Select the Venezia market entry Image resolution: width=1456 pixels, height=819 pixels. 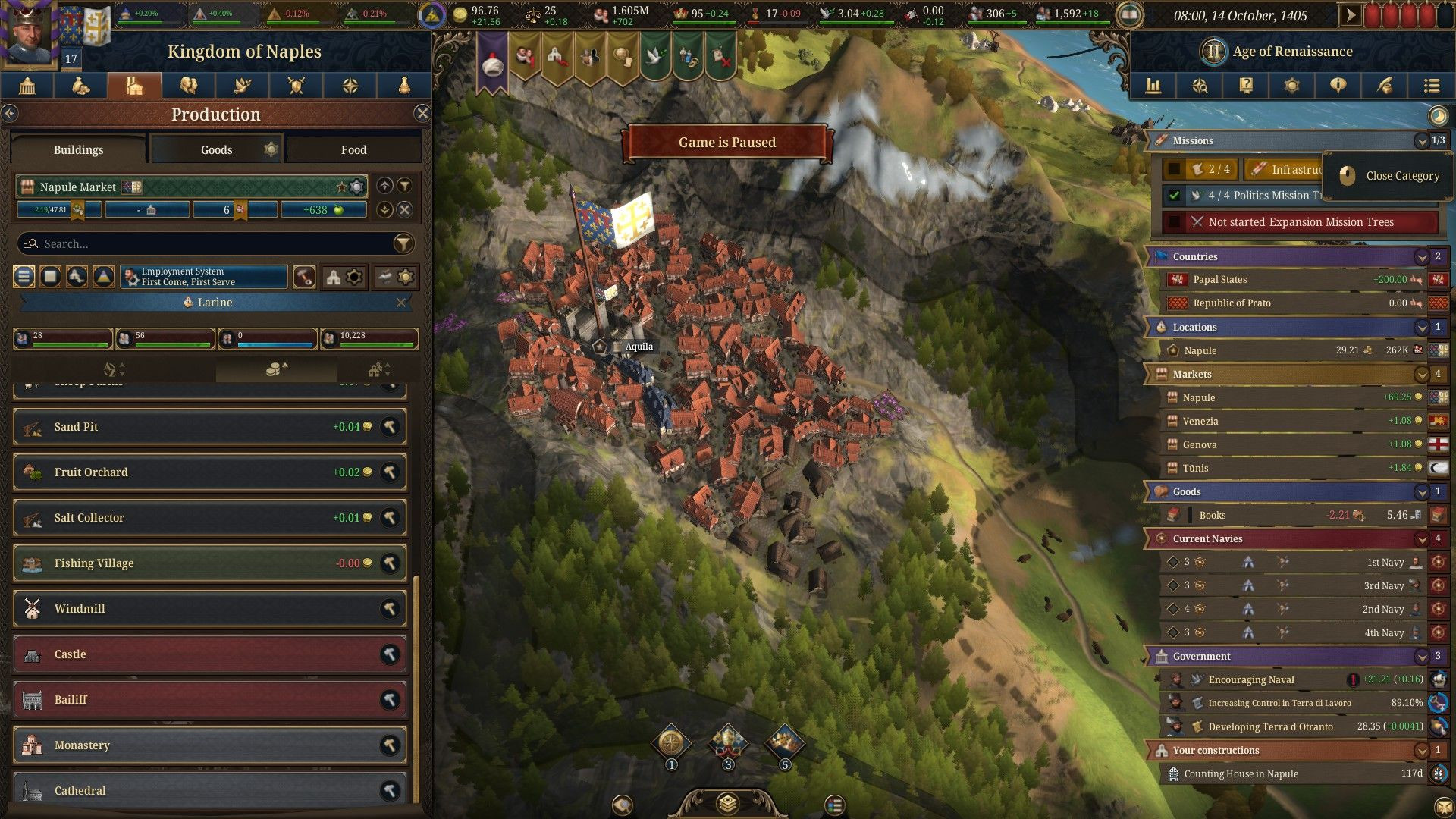(x=1289, y=421)
